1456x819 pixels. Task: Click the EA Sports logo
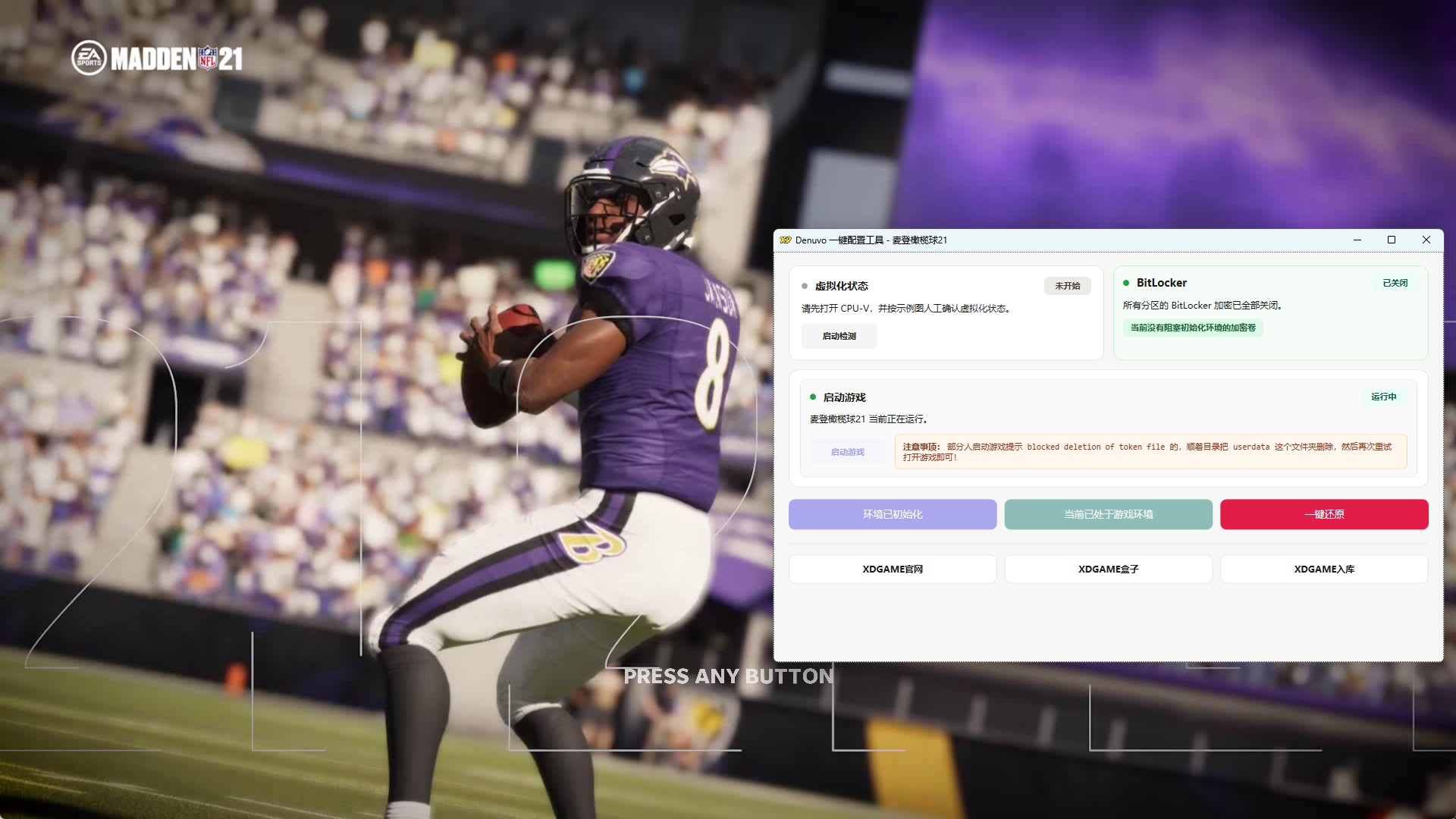pyautogui.click(x=87, y=58)
